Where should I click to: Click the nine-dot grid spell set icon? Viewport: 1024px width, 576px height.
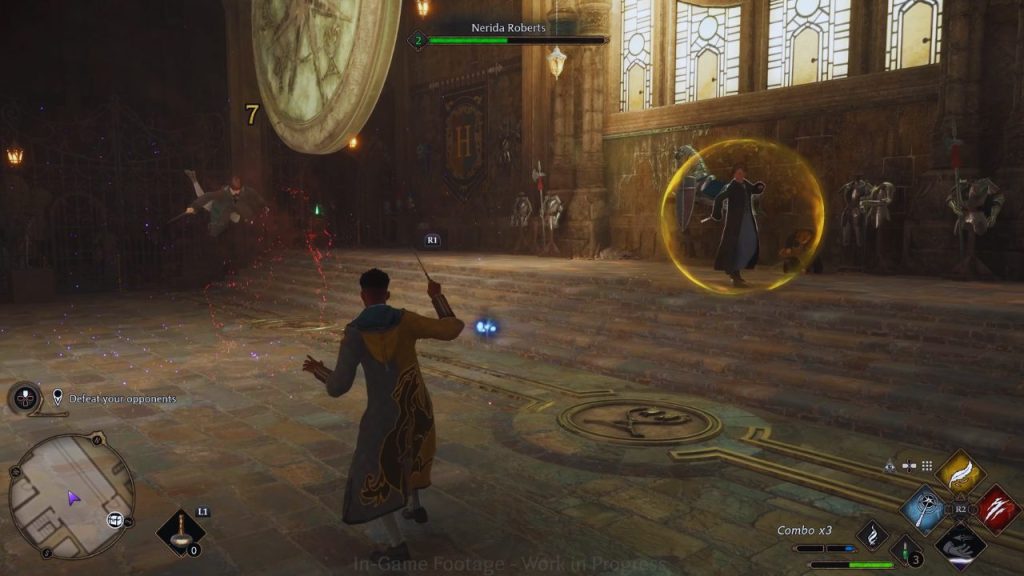[927, 465]
